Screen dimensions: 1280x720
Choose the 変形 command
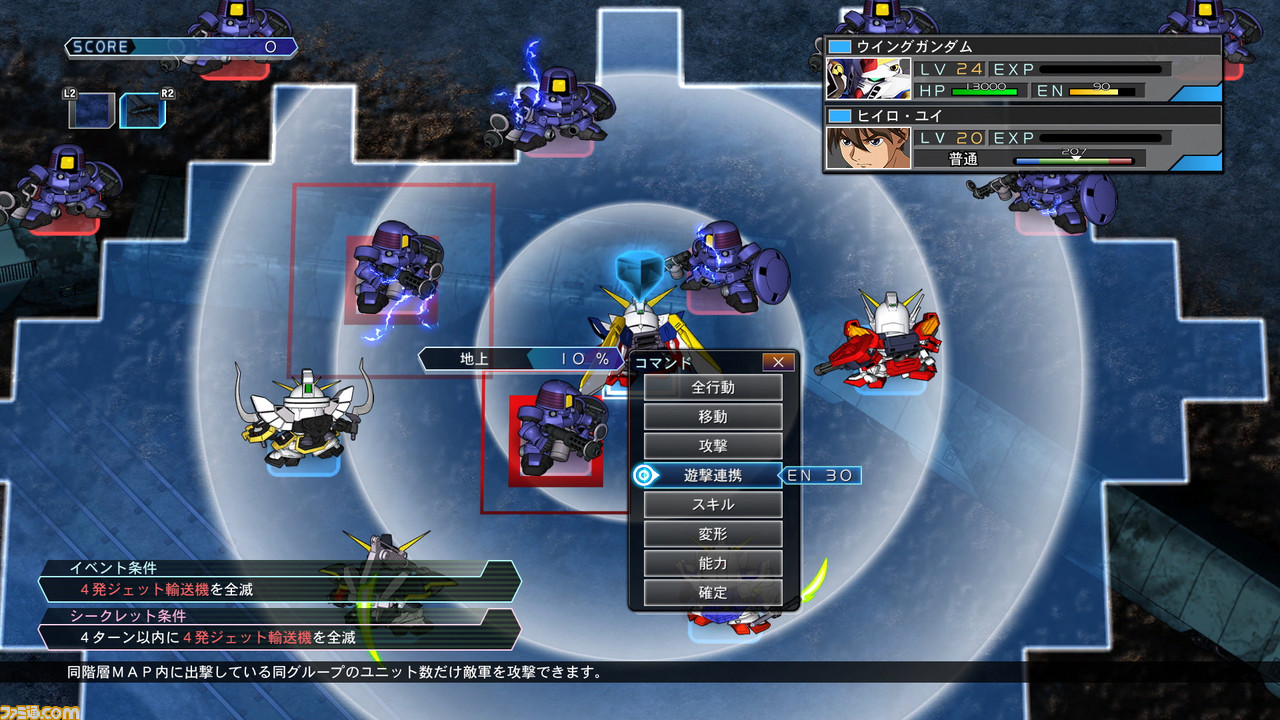pos(713,534)
